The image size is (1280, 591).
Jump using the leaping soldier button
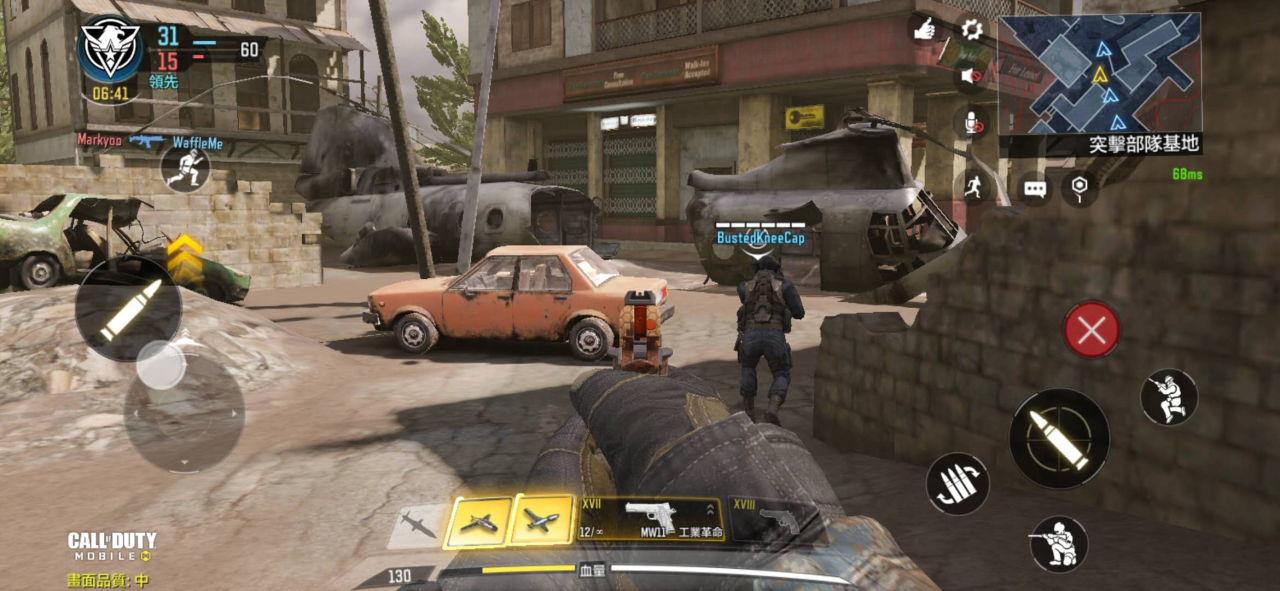coord(1169,396)
